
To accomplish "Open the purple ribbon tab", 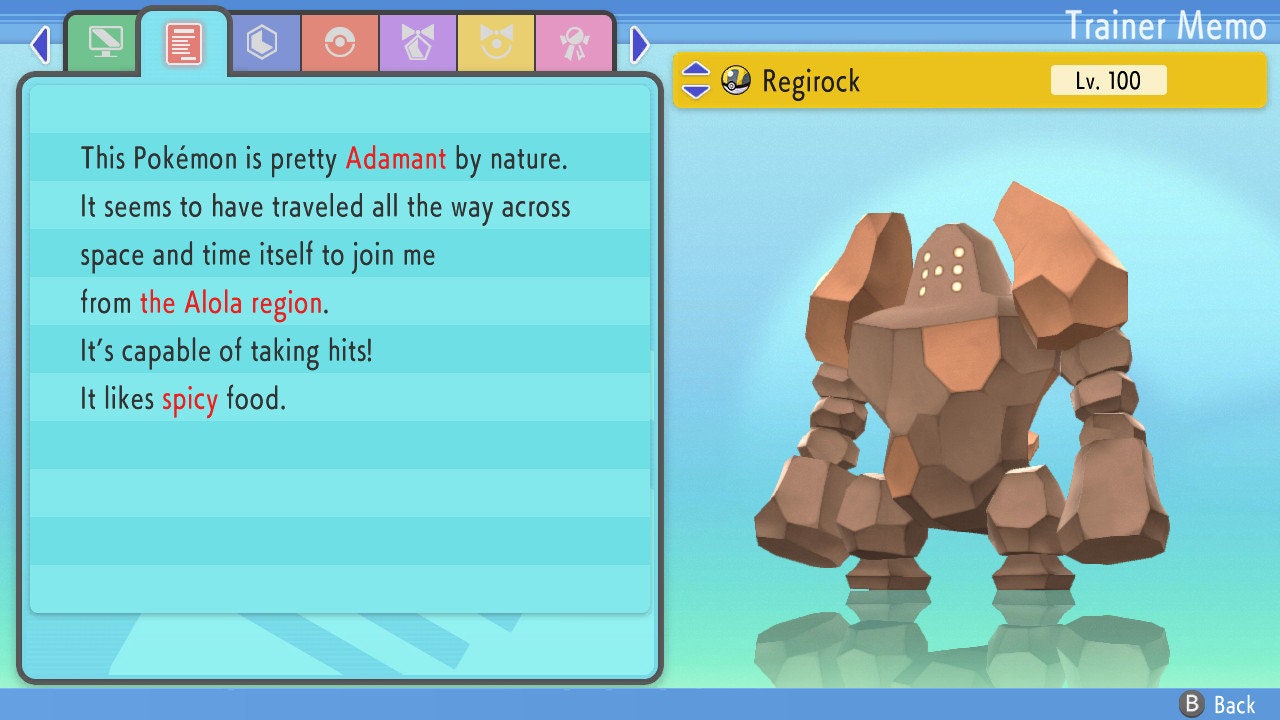I will pyautogui.click(x=418, y=43).
